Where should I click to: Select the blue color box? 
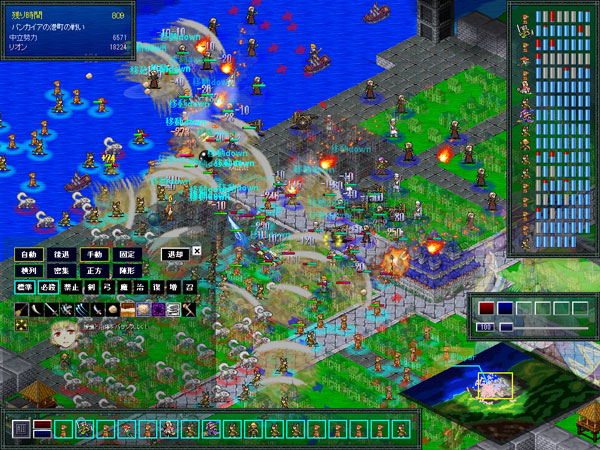coord(506,308)
